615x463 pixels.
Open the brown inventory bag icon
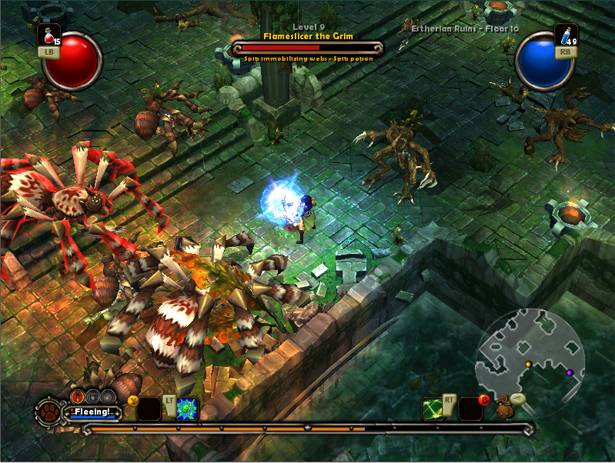coord(505,407)
